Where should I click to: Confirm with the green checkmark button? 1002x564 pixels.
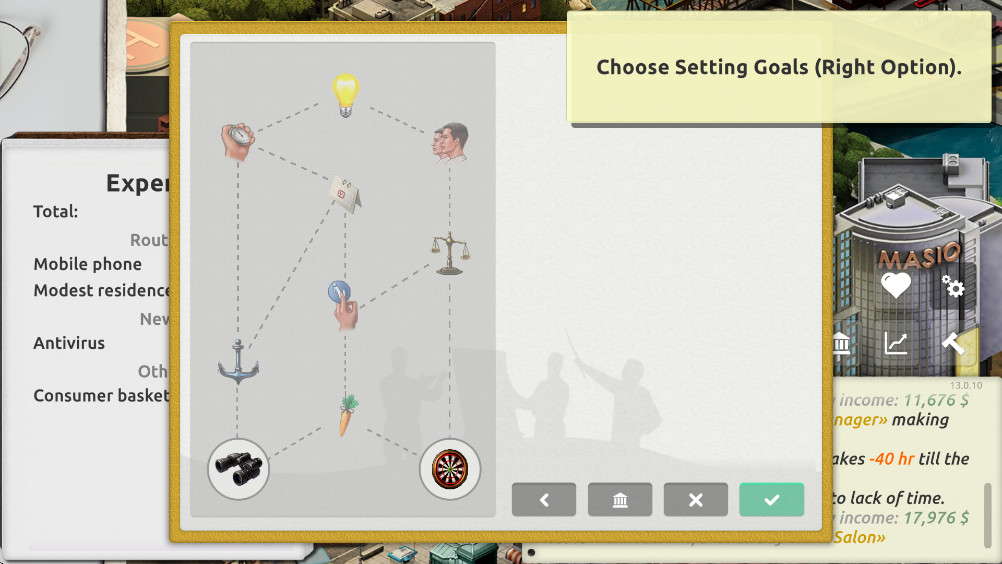tap(771, 500)
